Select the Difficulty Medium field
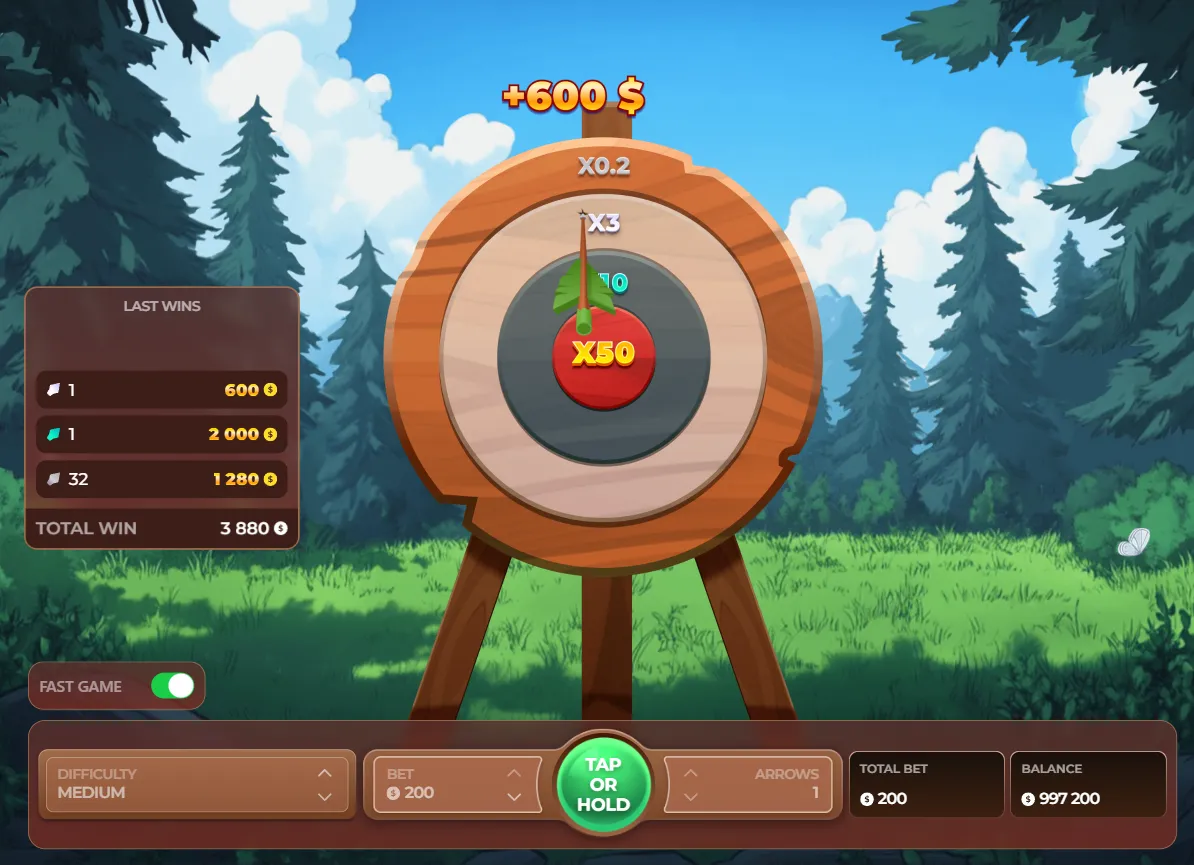 click(180, 784)
